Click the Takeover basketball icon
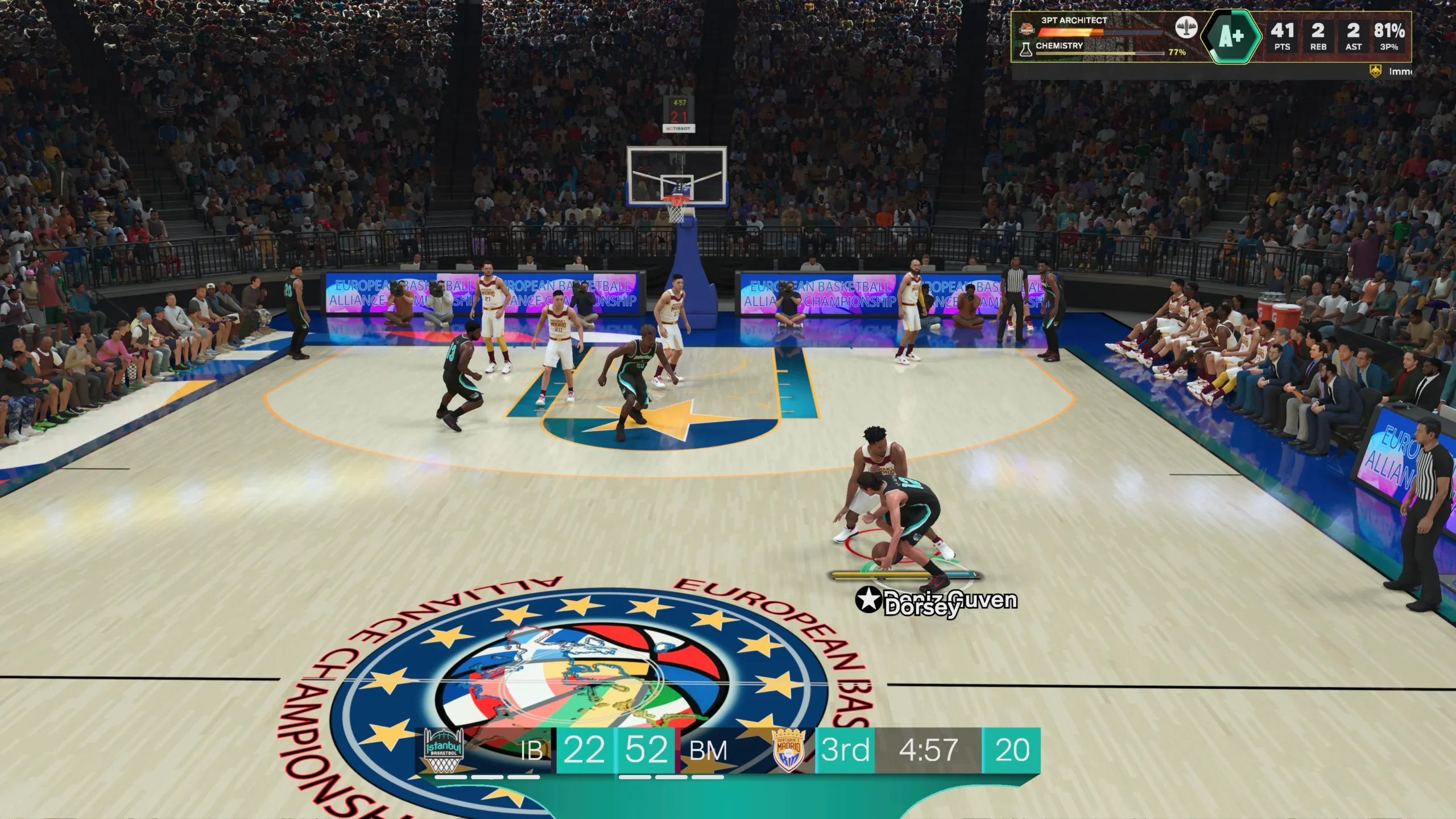 tap(1027, 28)
